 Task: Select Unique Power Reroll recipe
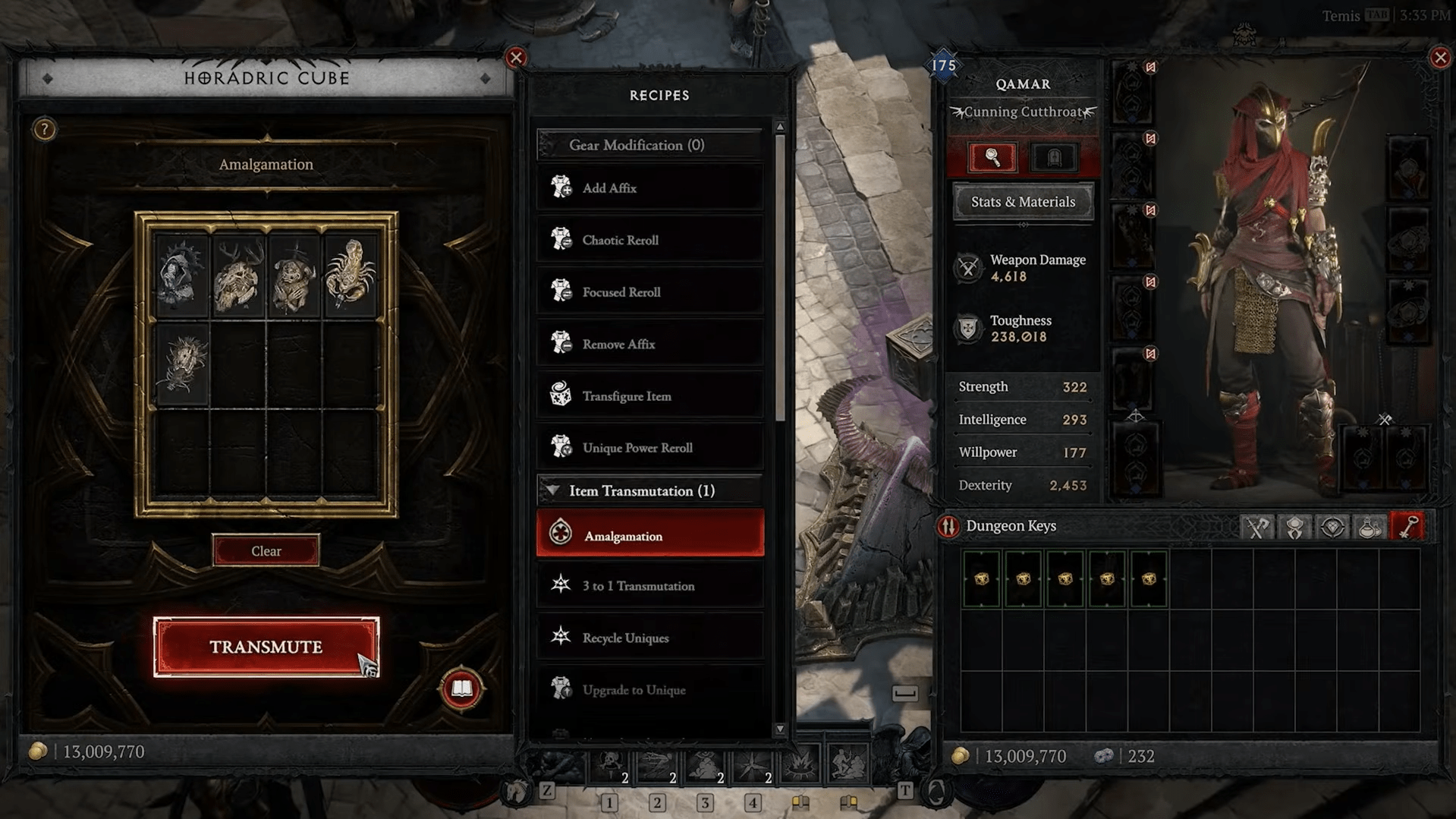pyautogui.click(x=649, y=448)
